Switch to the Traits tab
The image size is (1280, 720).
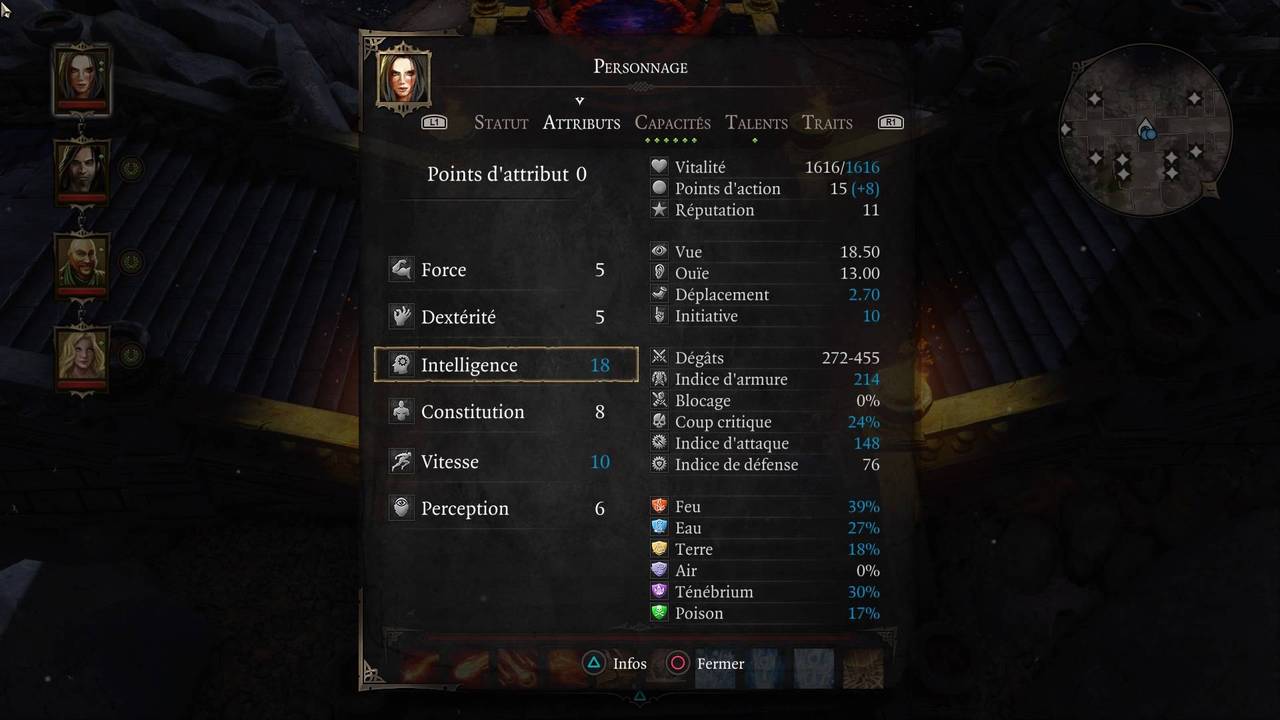(827, 123)
